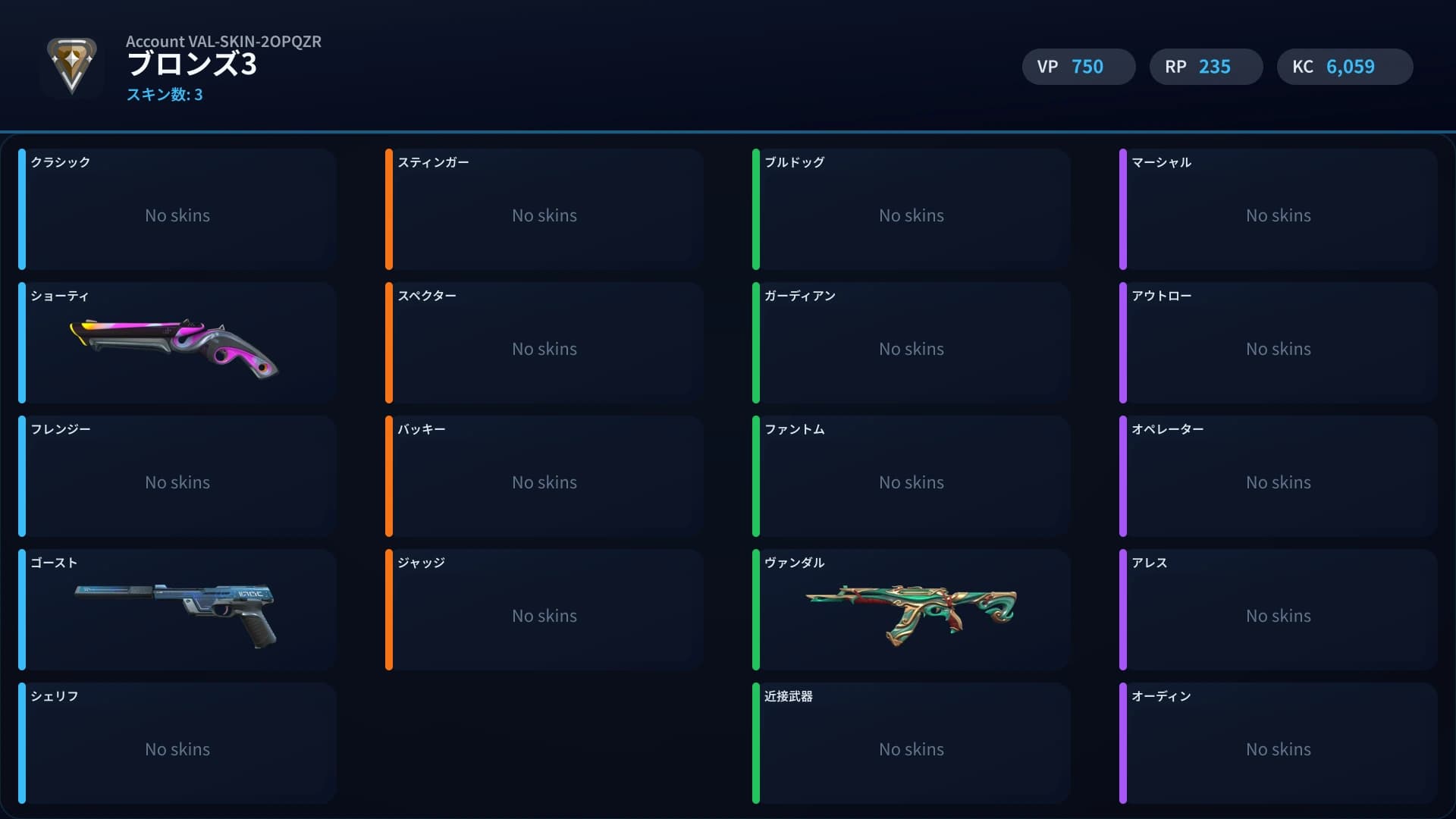
Task: Open the RP 235 currency display
Action: pos(1205,67)
